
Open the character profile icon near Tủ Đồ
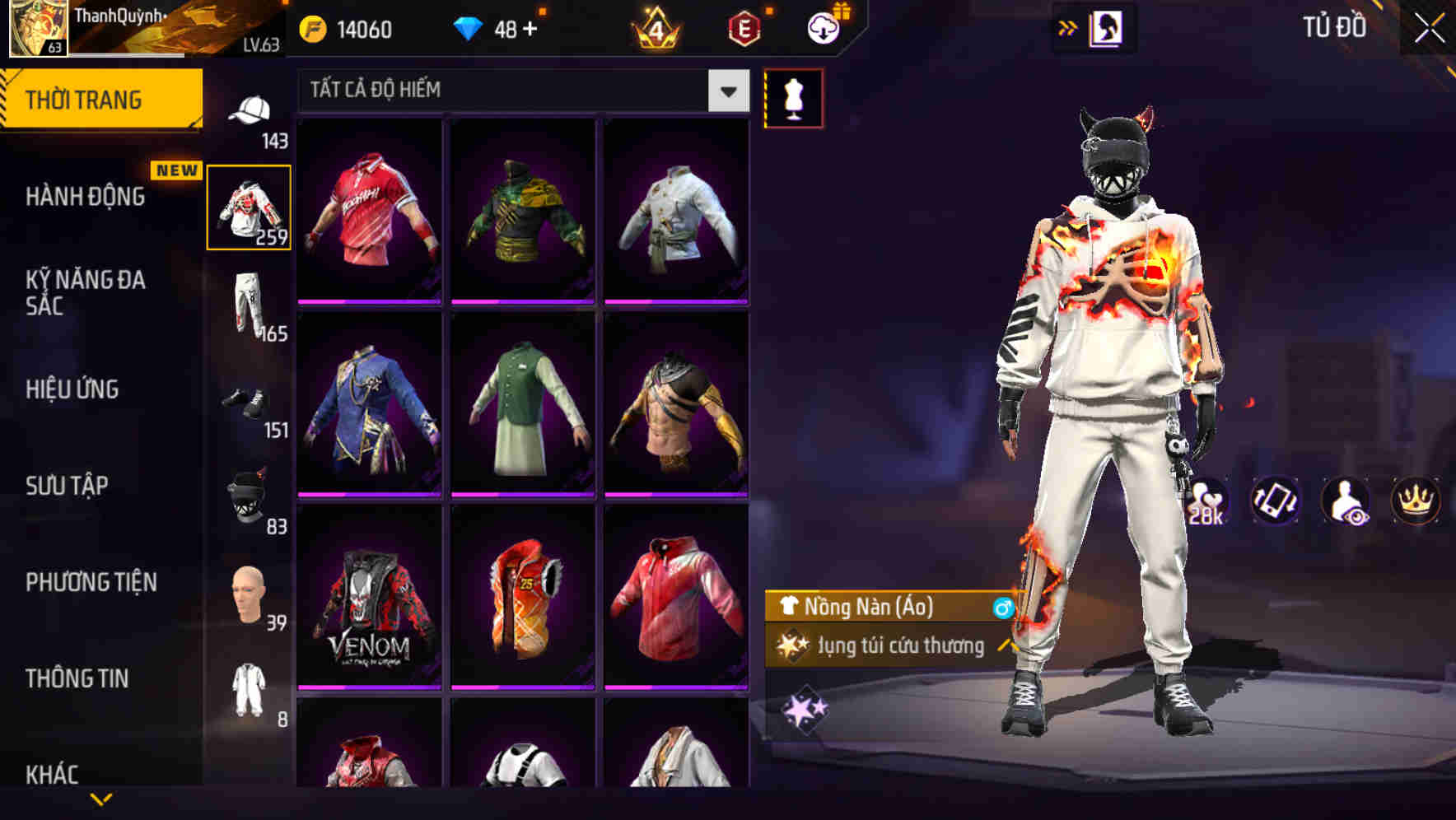(1108, 27)
